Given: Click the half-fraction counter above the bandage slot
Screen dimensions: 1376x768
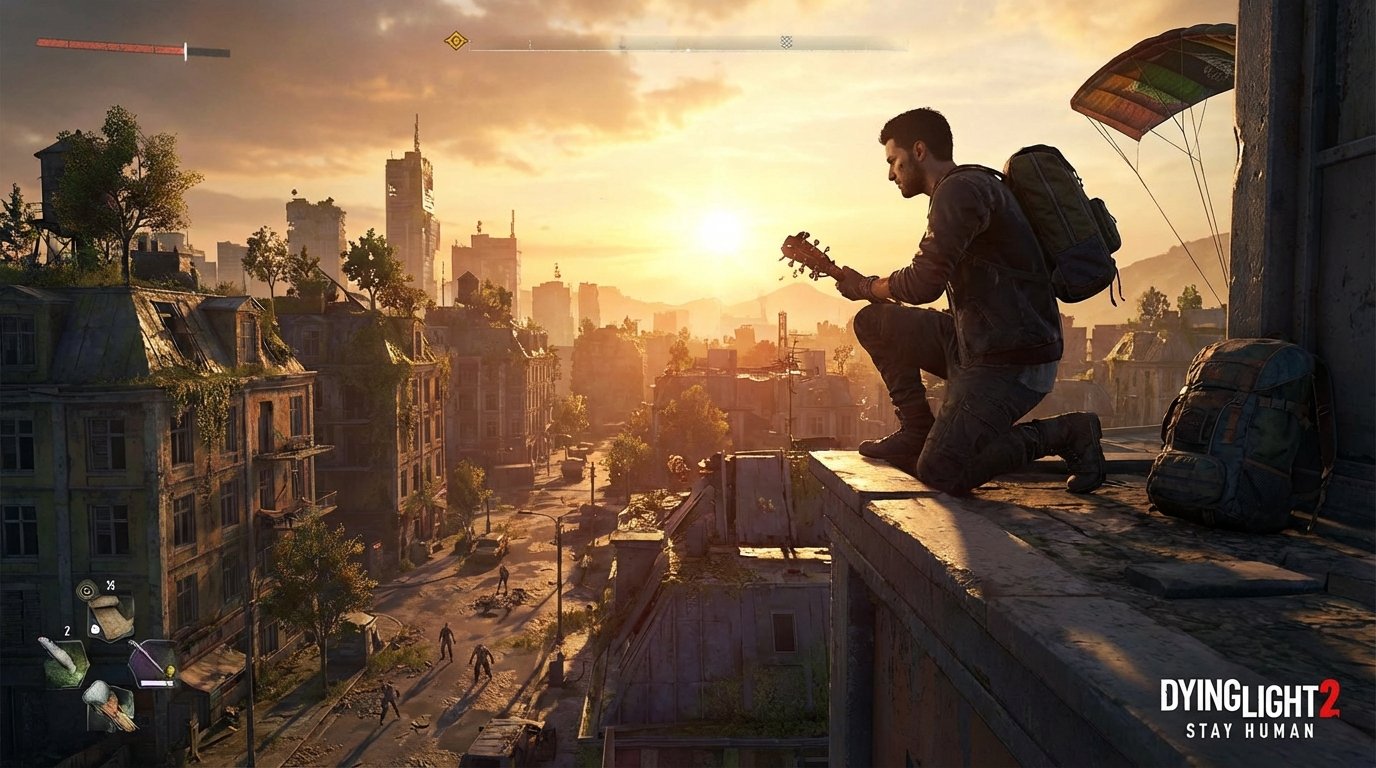Looking at the screenshot, I should [x=110, y=586].
